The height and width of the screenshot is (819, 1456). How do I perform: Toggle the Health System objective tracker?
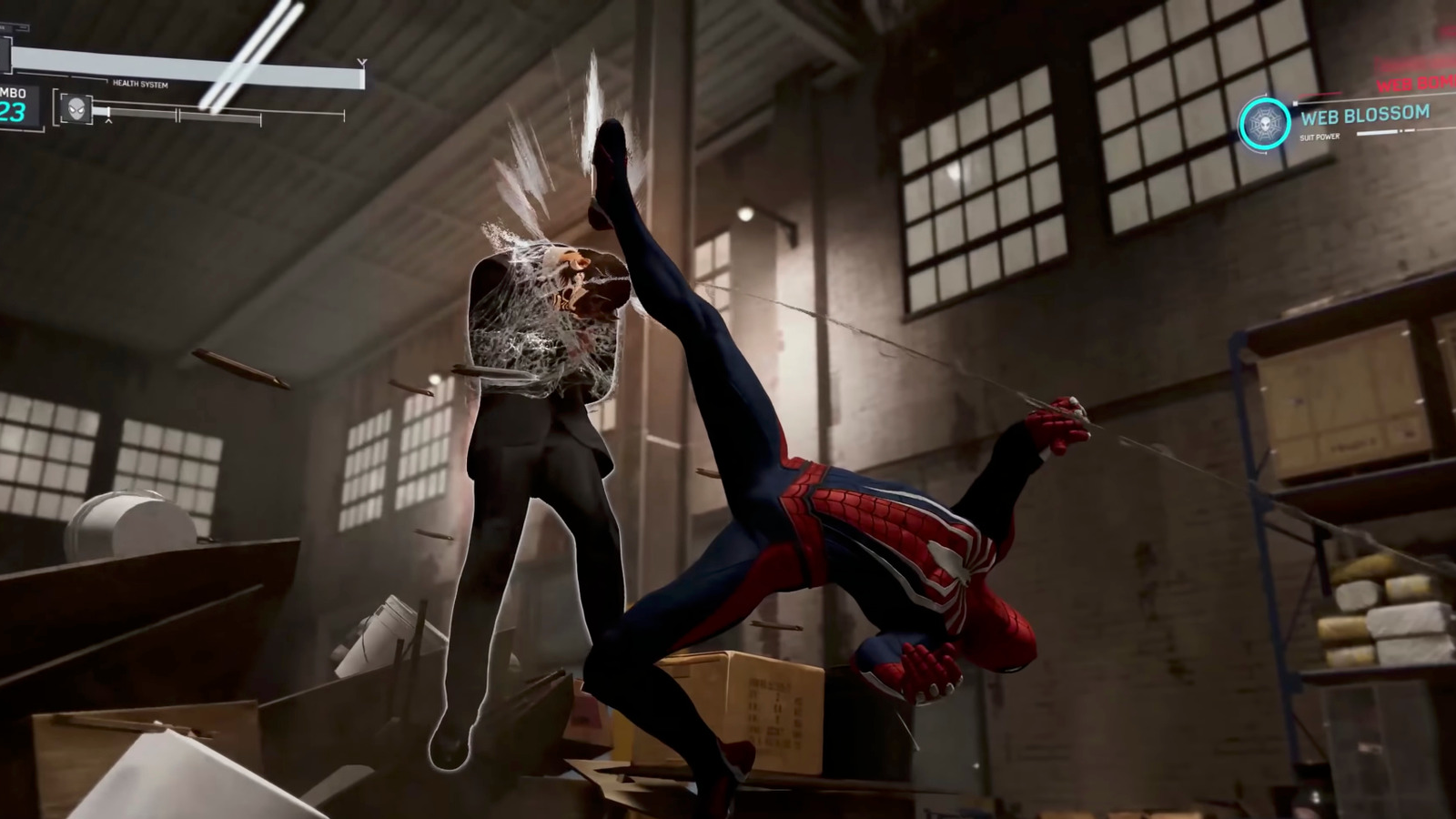[x=141, y=85]
